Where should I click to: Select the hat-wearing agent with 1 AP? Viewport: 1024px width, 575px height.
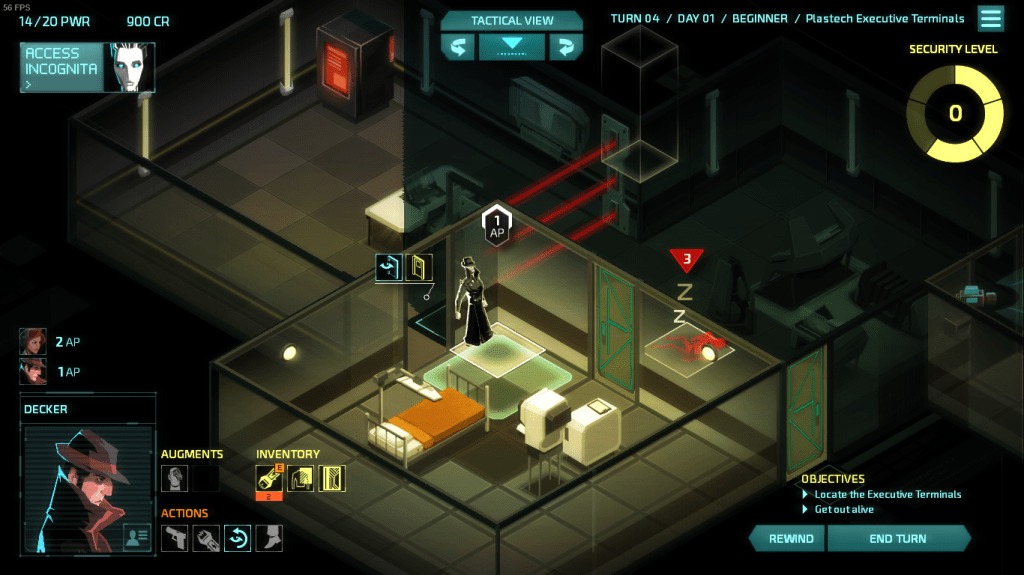click(x=33, y=371)
